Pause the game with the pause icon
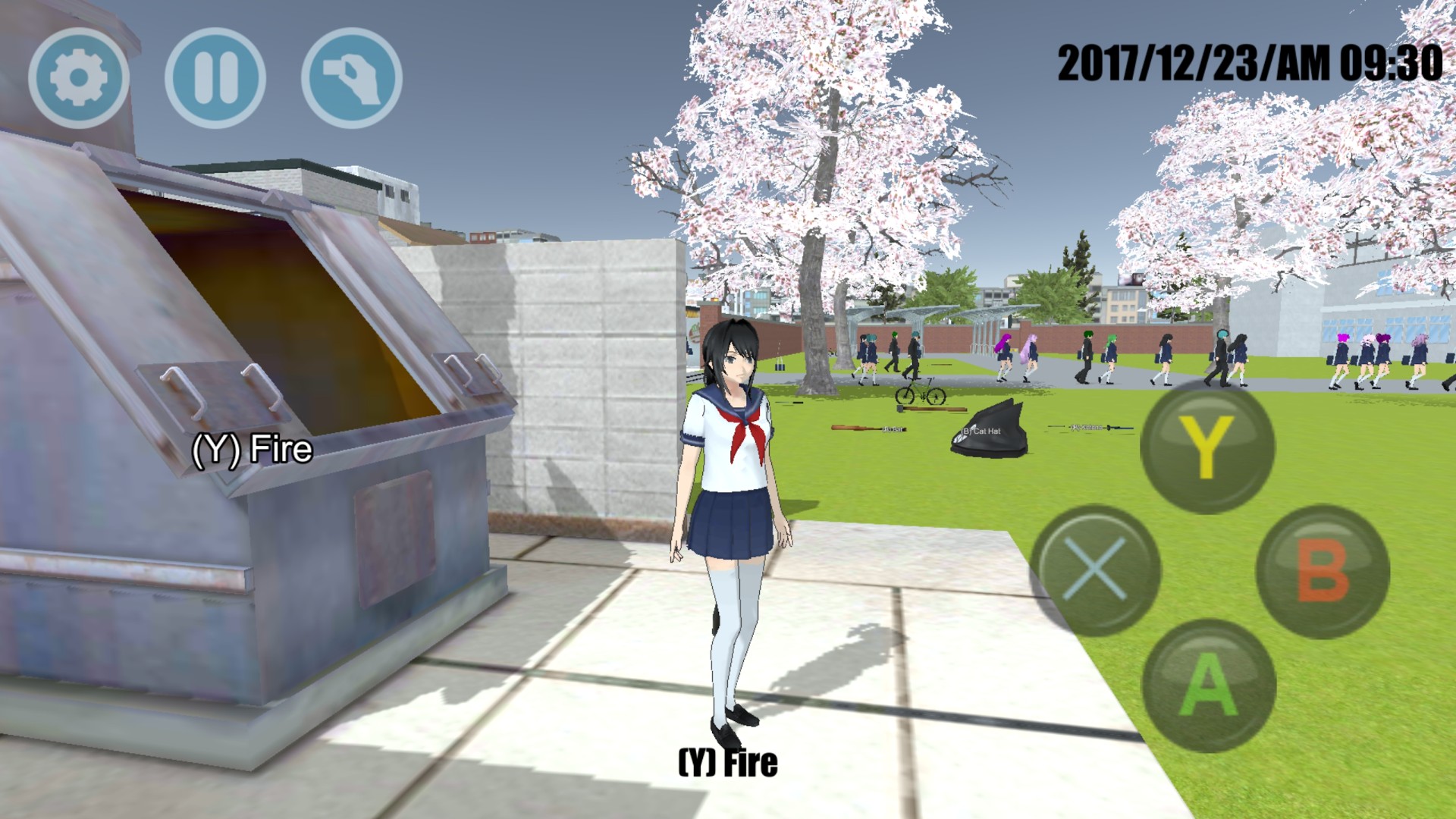This screenshot has height=819, width=1456. [x=216, y=76]
